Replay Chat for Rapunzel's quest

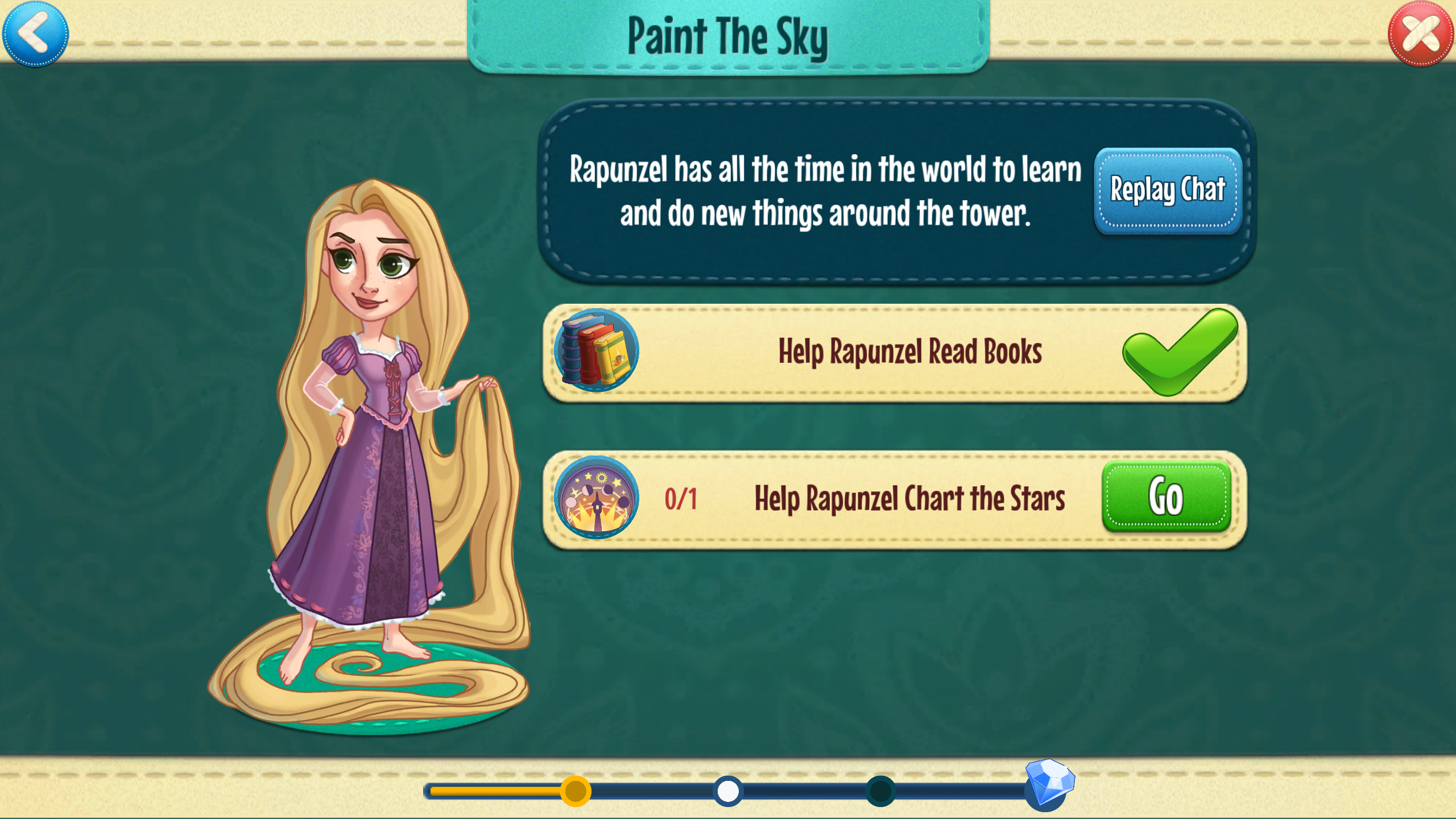(x=1168, y=191)
